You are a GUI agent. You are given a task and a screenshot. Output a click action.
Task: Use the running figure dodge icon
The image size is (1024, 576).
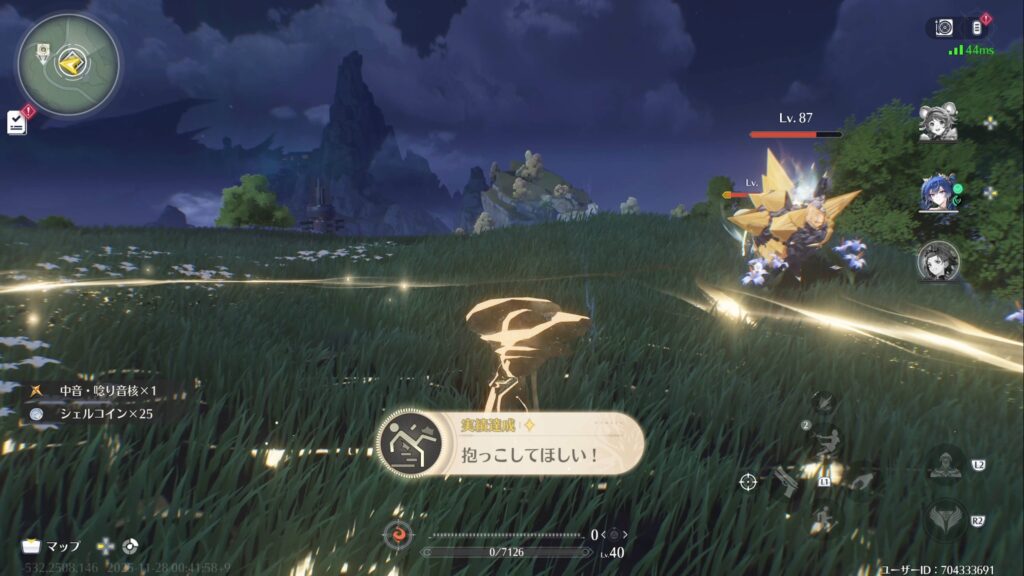(x=826, y=520)
